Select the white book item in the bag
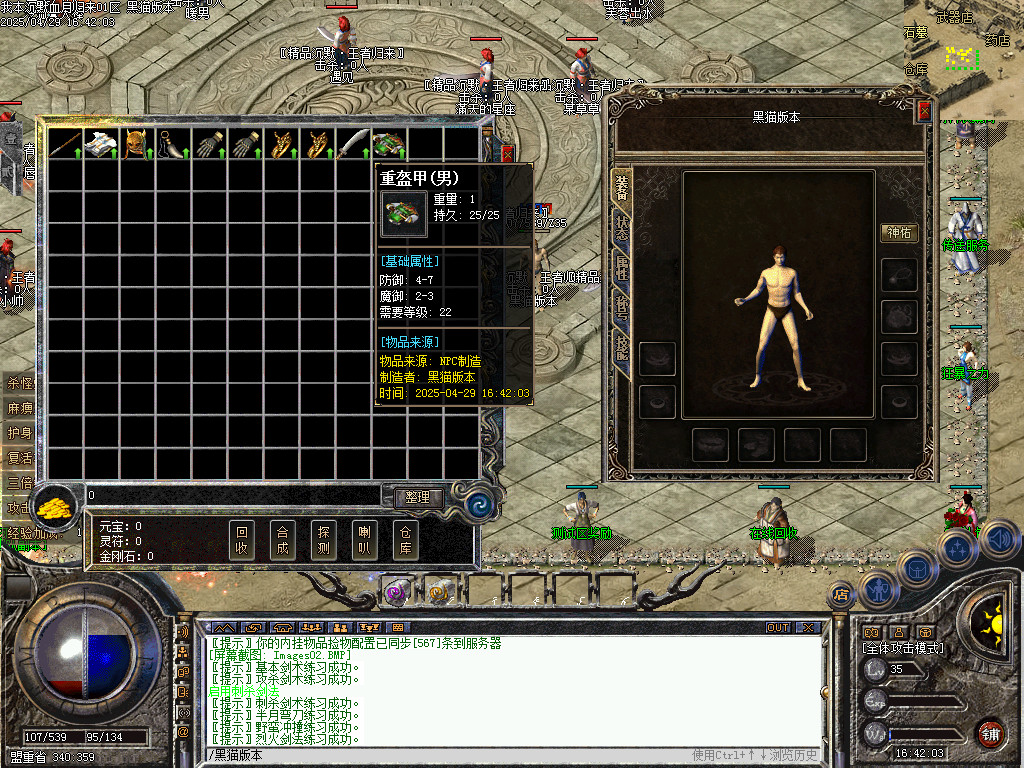1024x768 pixels. coord(101,145)
